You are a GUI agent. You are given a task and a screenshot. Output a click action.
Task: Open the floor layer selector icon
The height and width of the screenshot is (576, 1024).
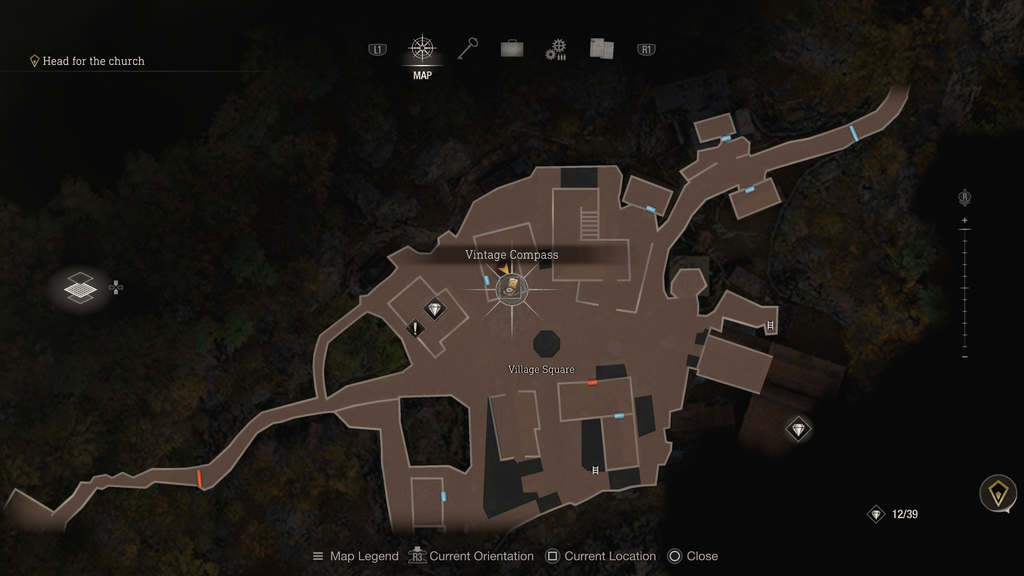(80, 289)
